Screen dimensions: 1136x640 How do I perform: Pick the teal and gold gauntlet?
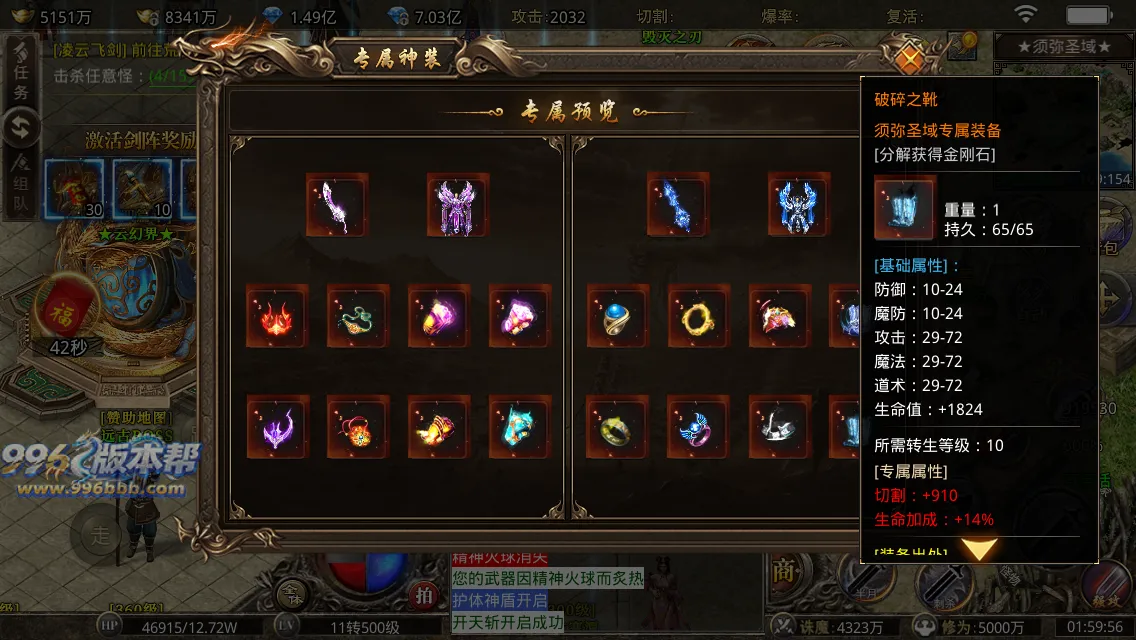coord(519,426)
